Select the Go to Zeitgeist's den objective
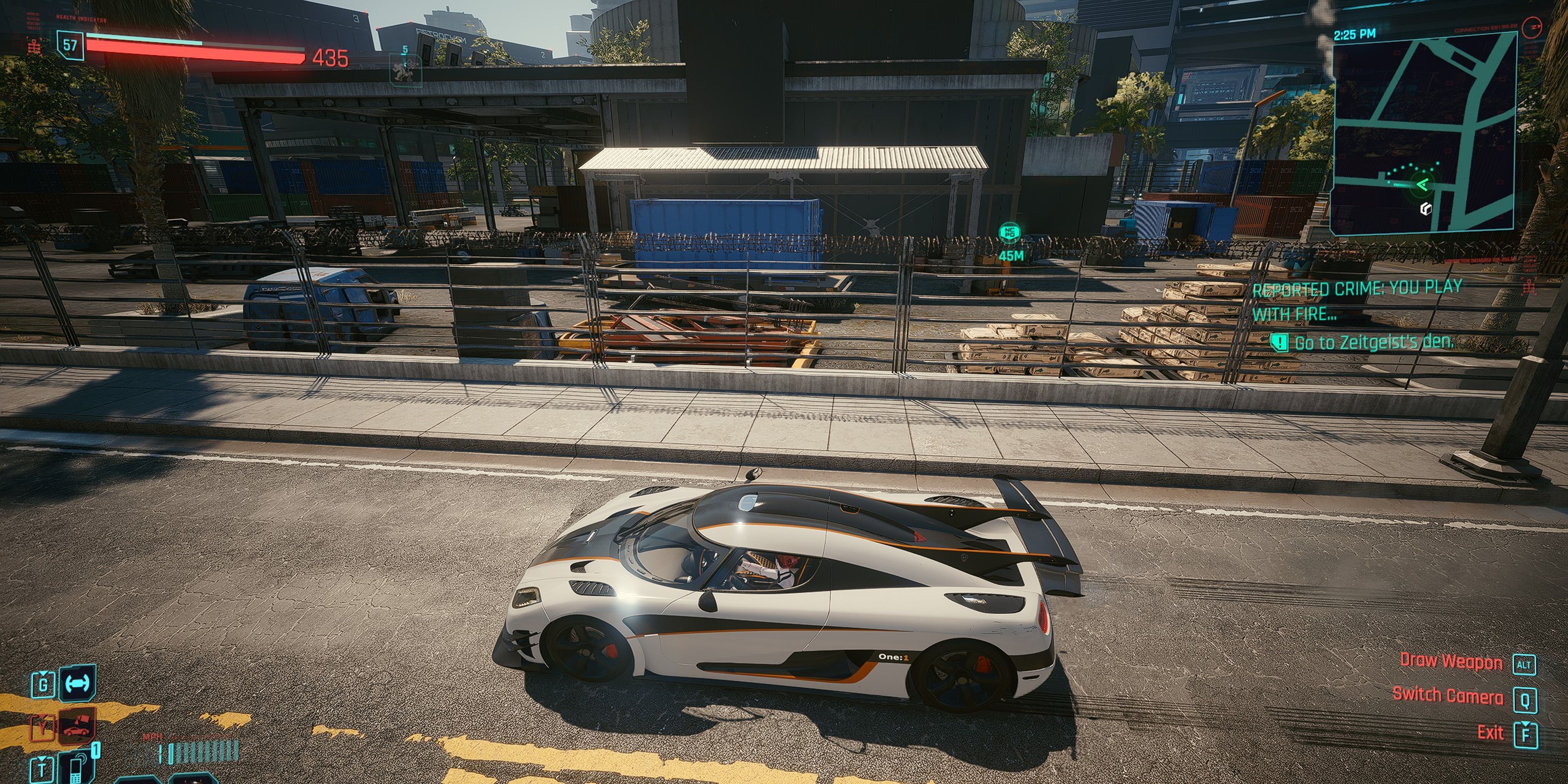 click(1373, 343)
